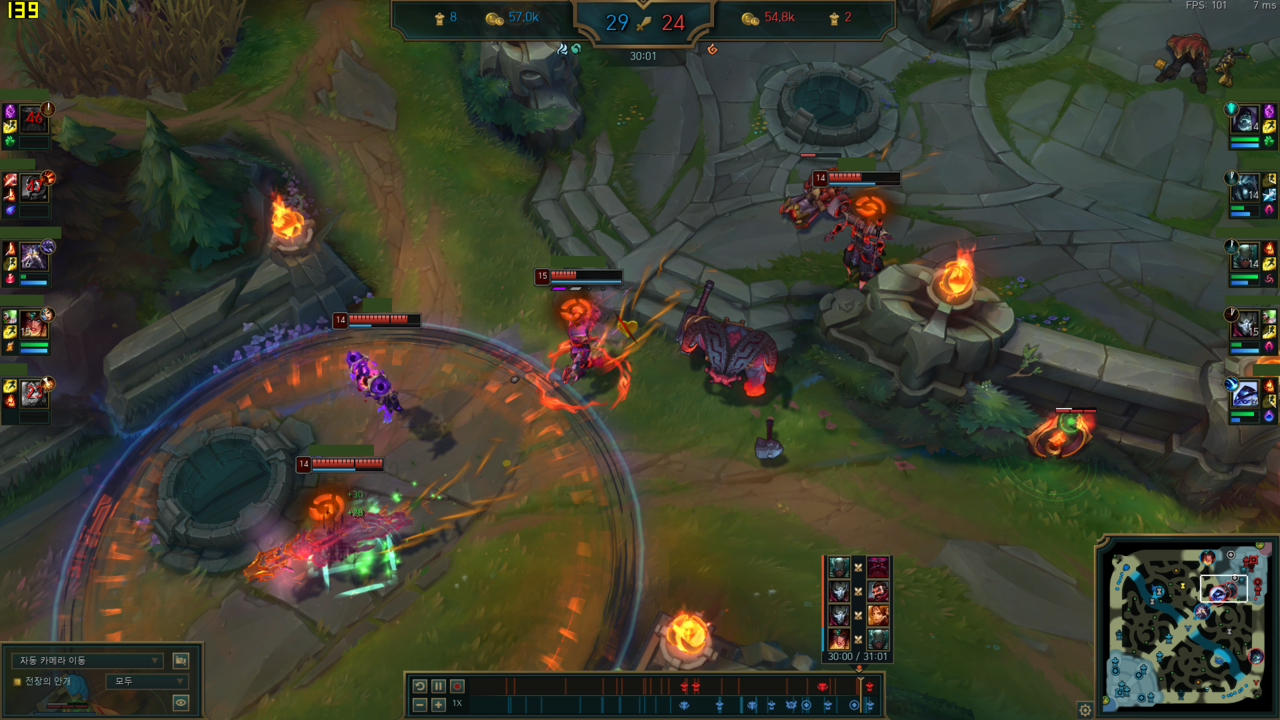Screen dimensions: 1280x720
Task: Select the top red-team champion portrait on the right sidebar
Action: [x=1245, y=120]
